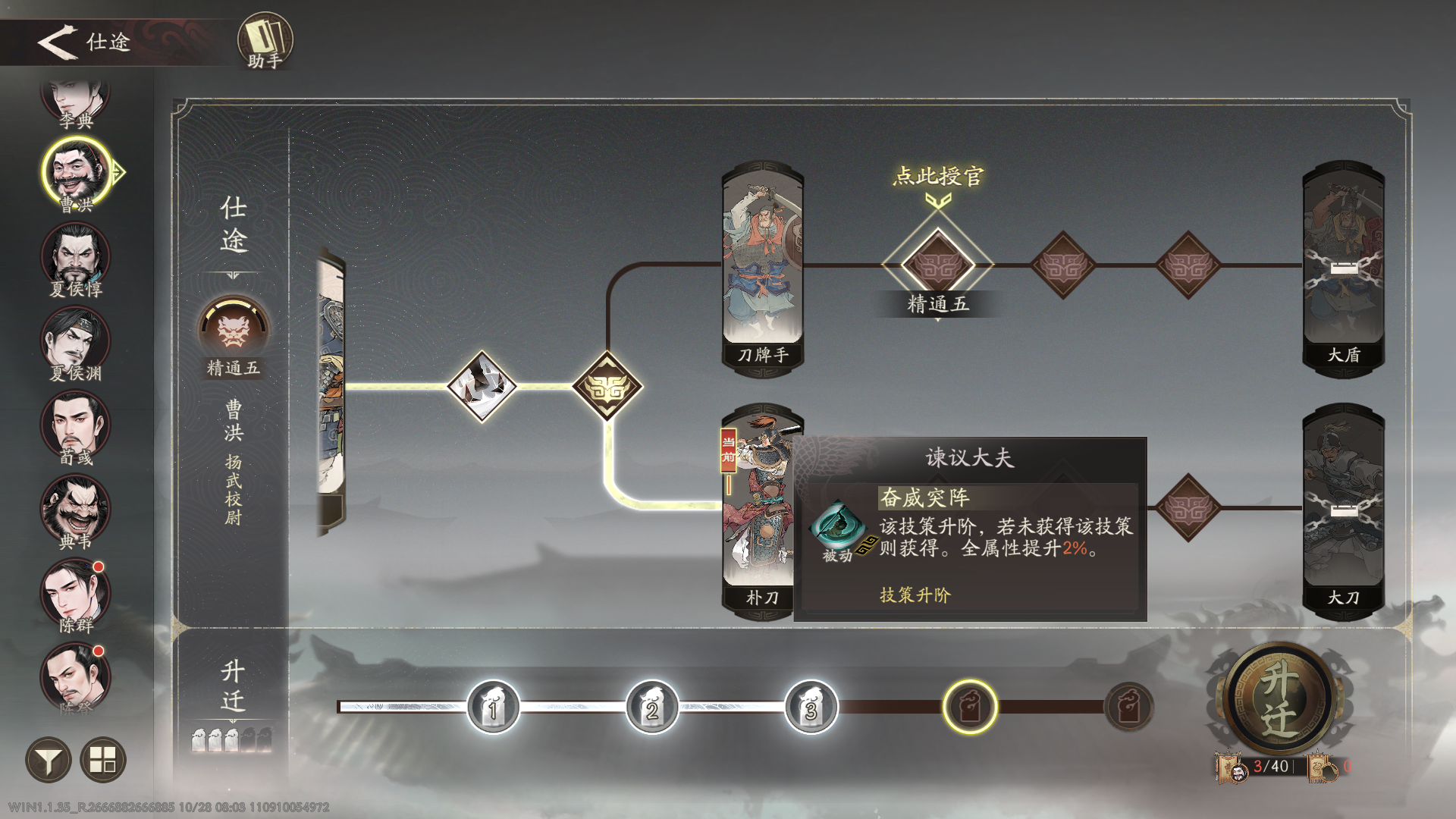1456x819 pixels.
Task: Expand the locked 大盾 career card
Action: click(x=1344, y=262)
